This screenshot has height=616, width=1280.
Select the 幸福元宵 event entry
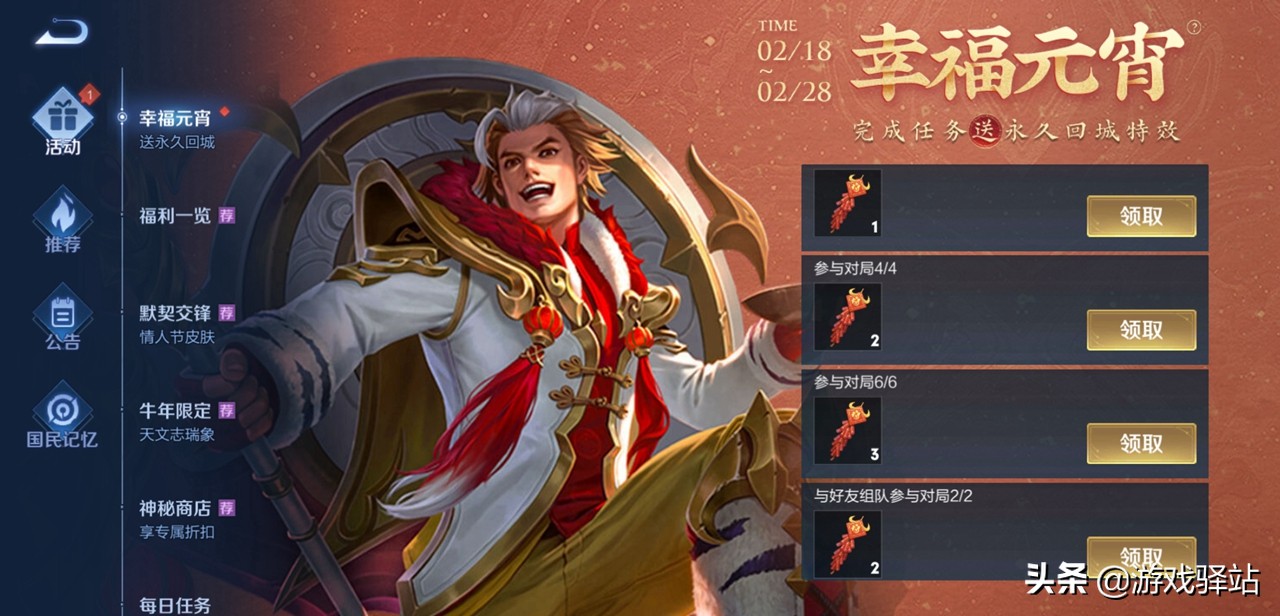176,127
